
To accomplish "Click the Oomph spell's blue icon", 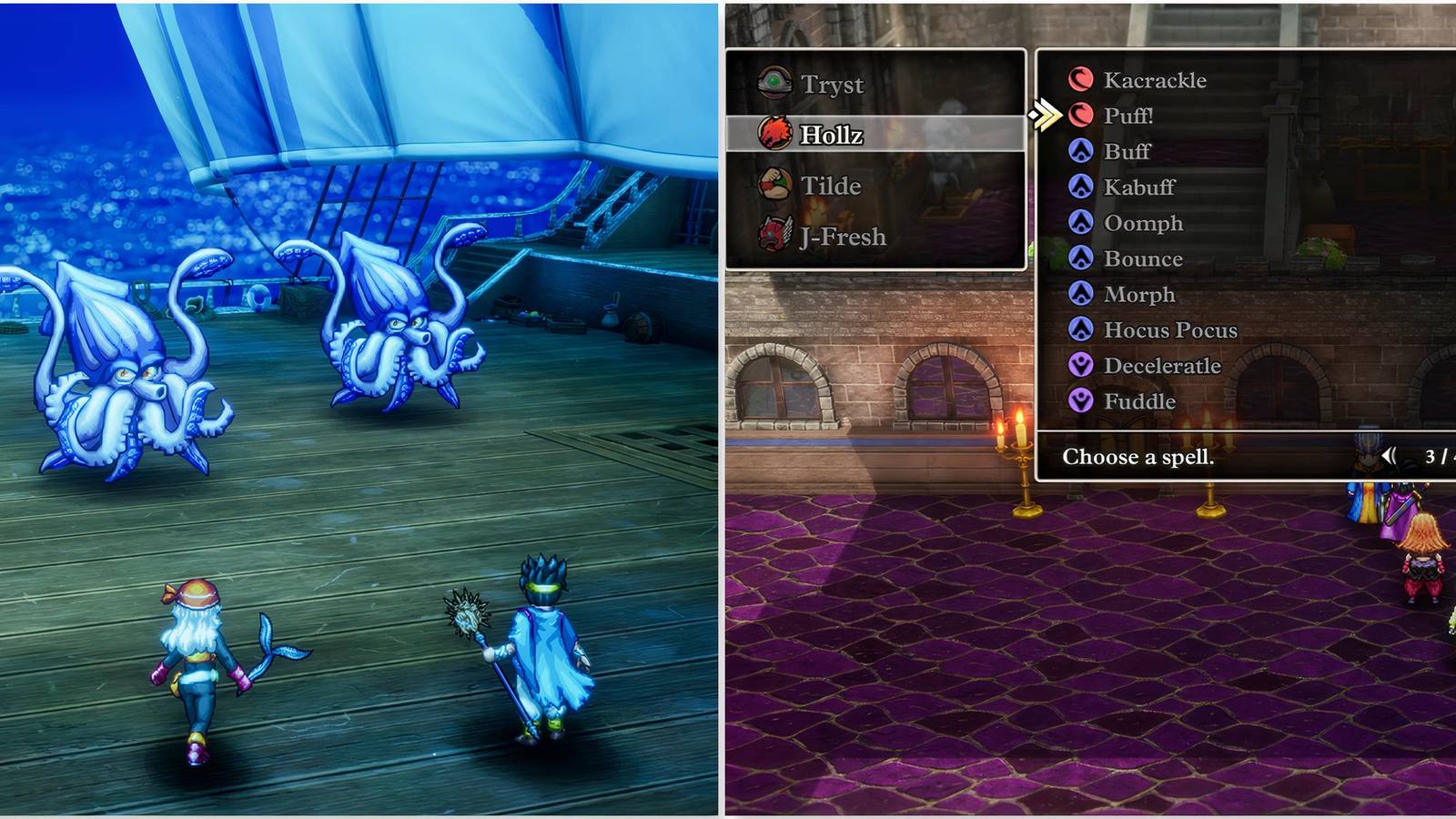I will click(x=1082, y=223).
